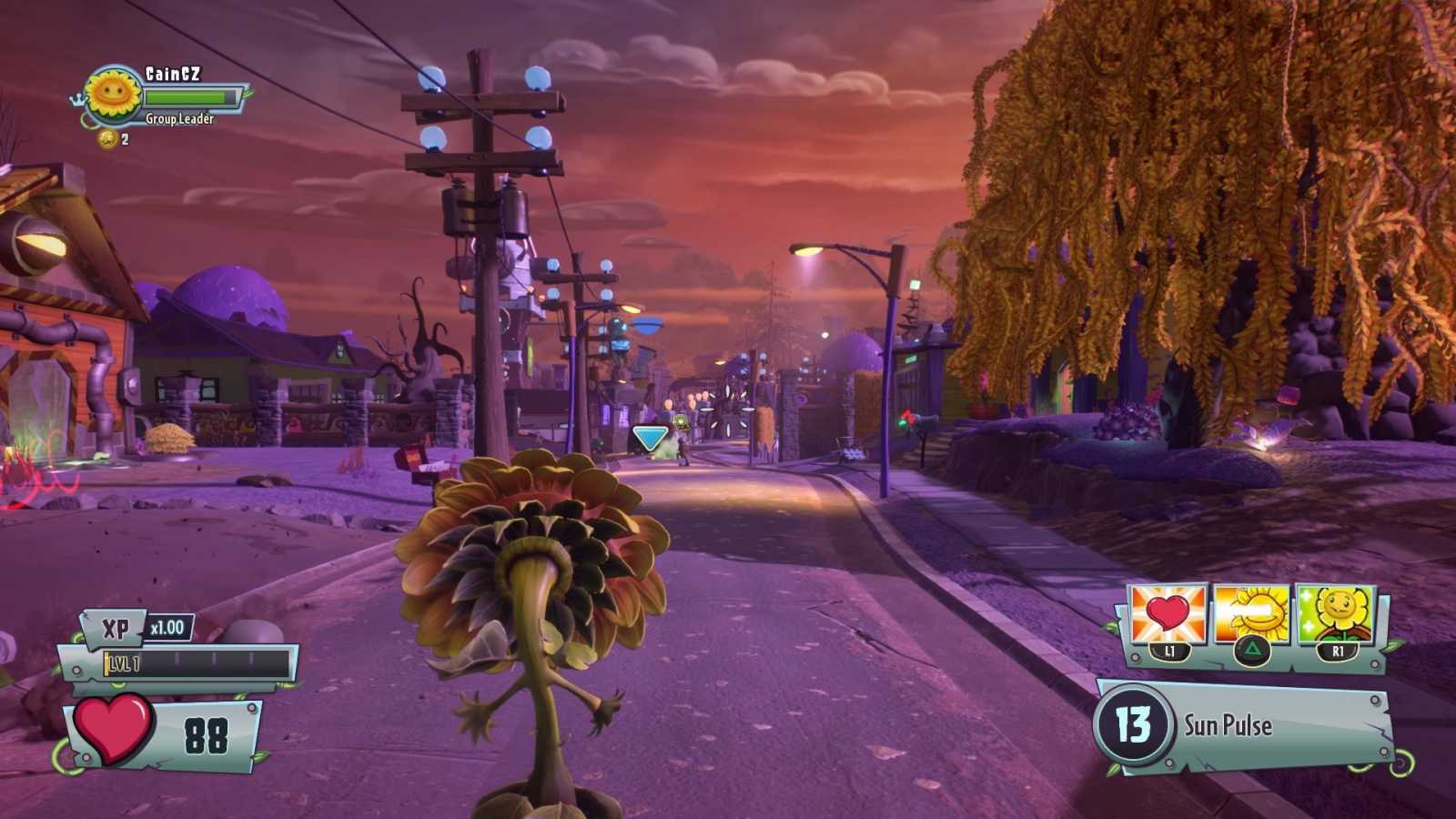
Task: Click the blue waypoint marker over the zombie
Action: tap(650, 436)
